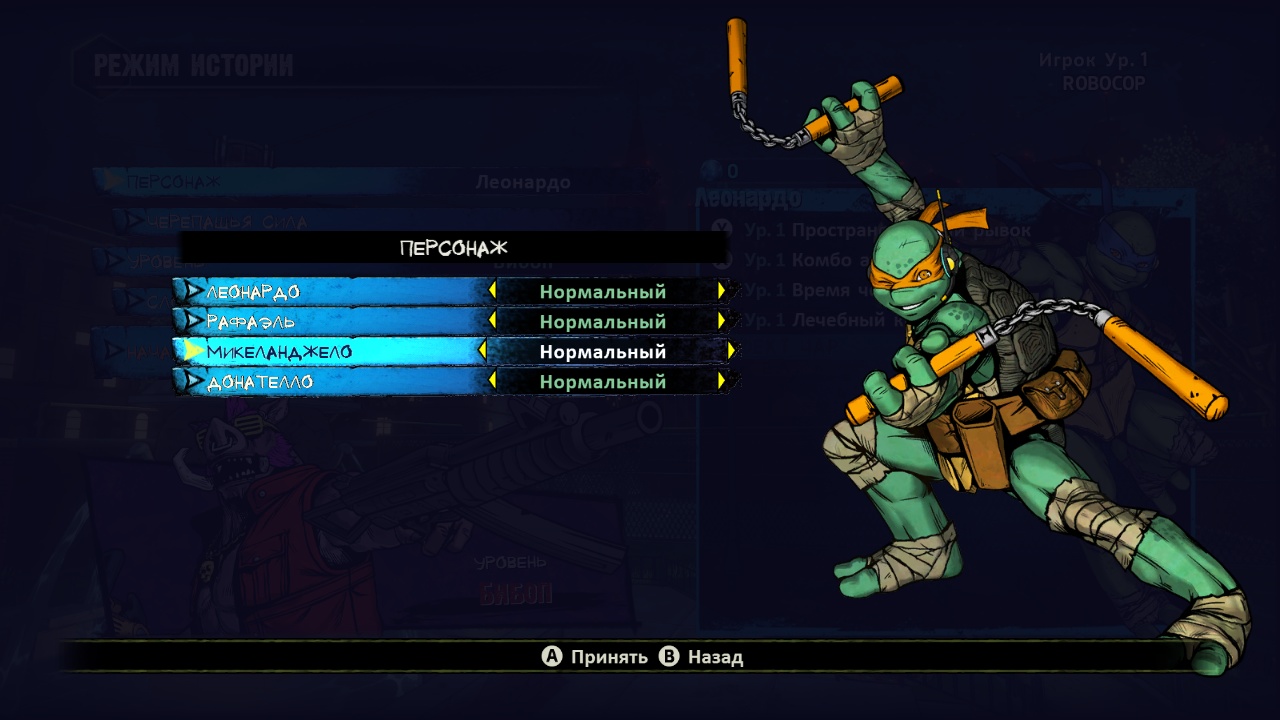Select Леонардо in the character list
This screenshot has height=720, width=1280.
point(253,292)
